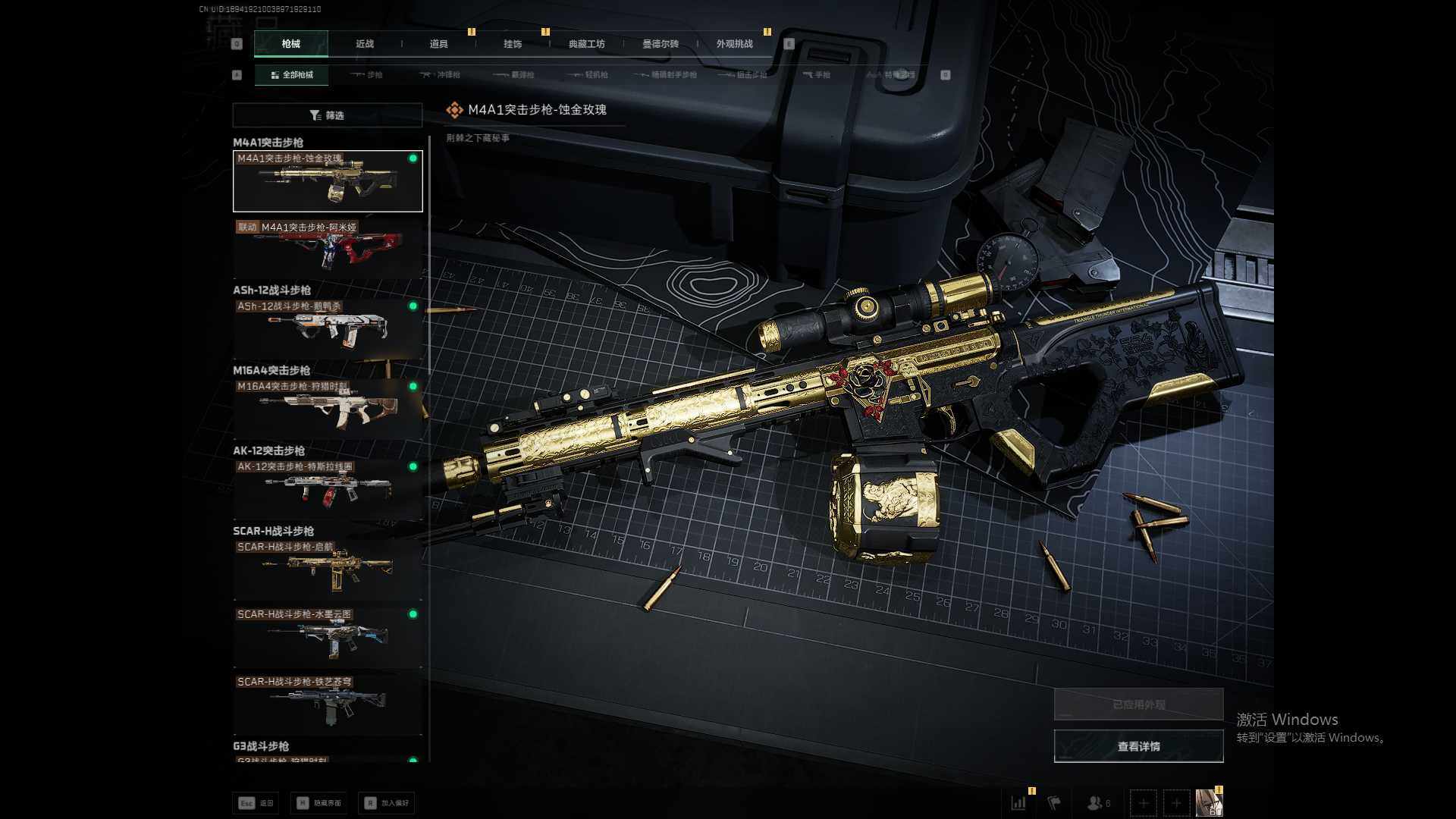Select the AK-12 特斯拉线圈 skin

click(x=328, y=490)
